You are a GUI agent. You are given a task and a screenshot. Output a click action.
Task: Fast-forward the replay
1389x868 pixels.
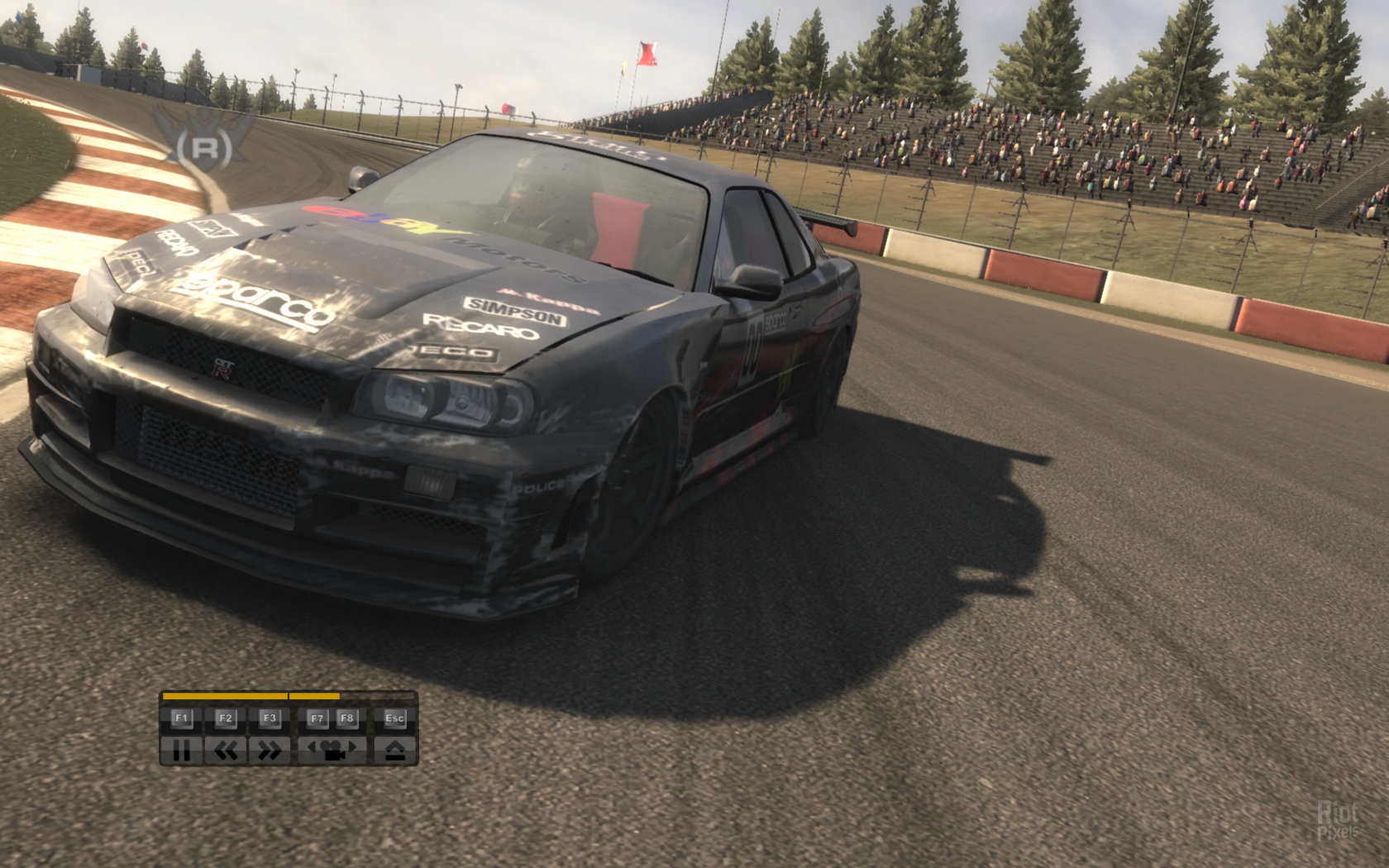pos(270,750)
